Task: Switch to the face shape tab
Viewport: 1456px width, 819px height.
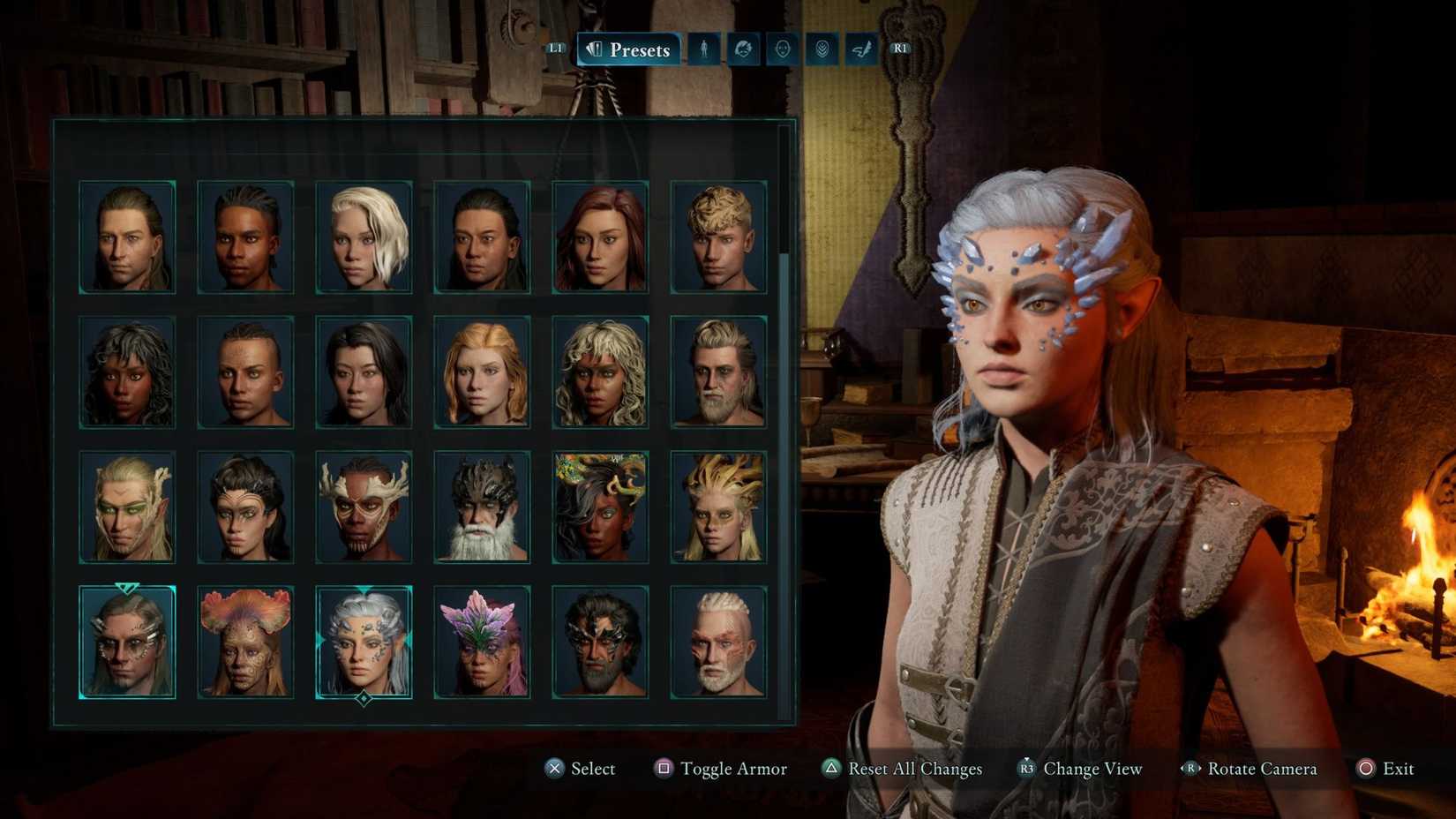Action: click(x=783, y=49)
